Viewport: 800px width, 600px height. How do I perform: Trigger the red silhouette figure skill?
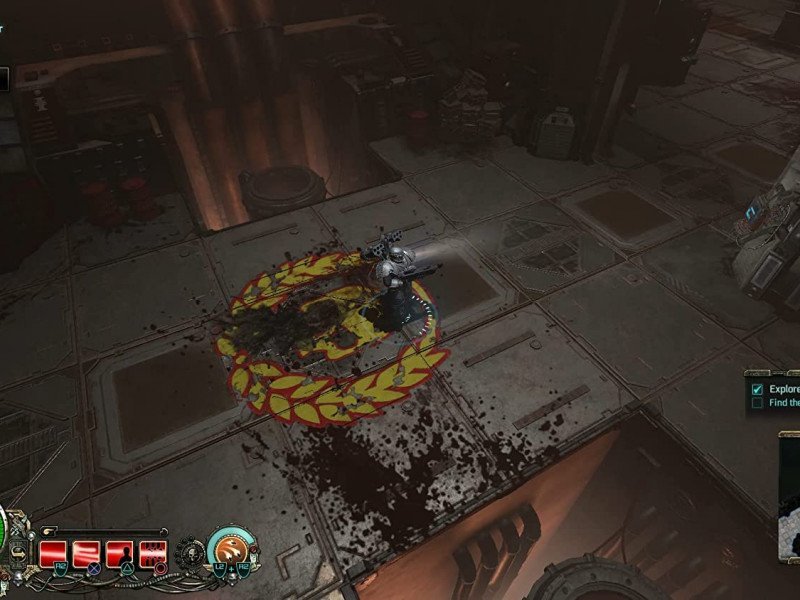[121, 551]
